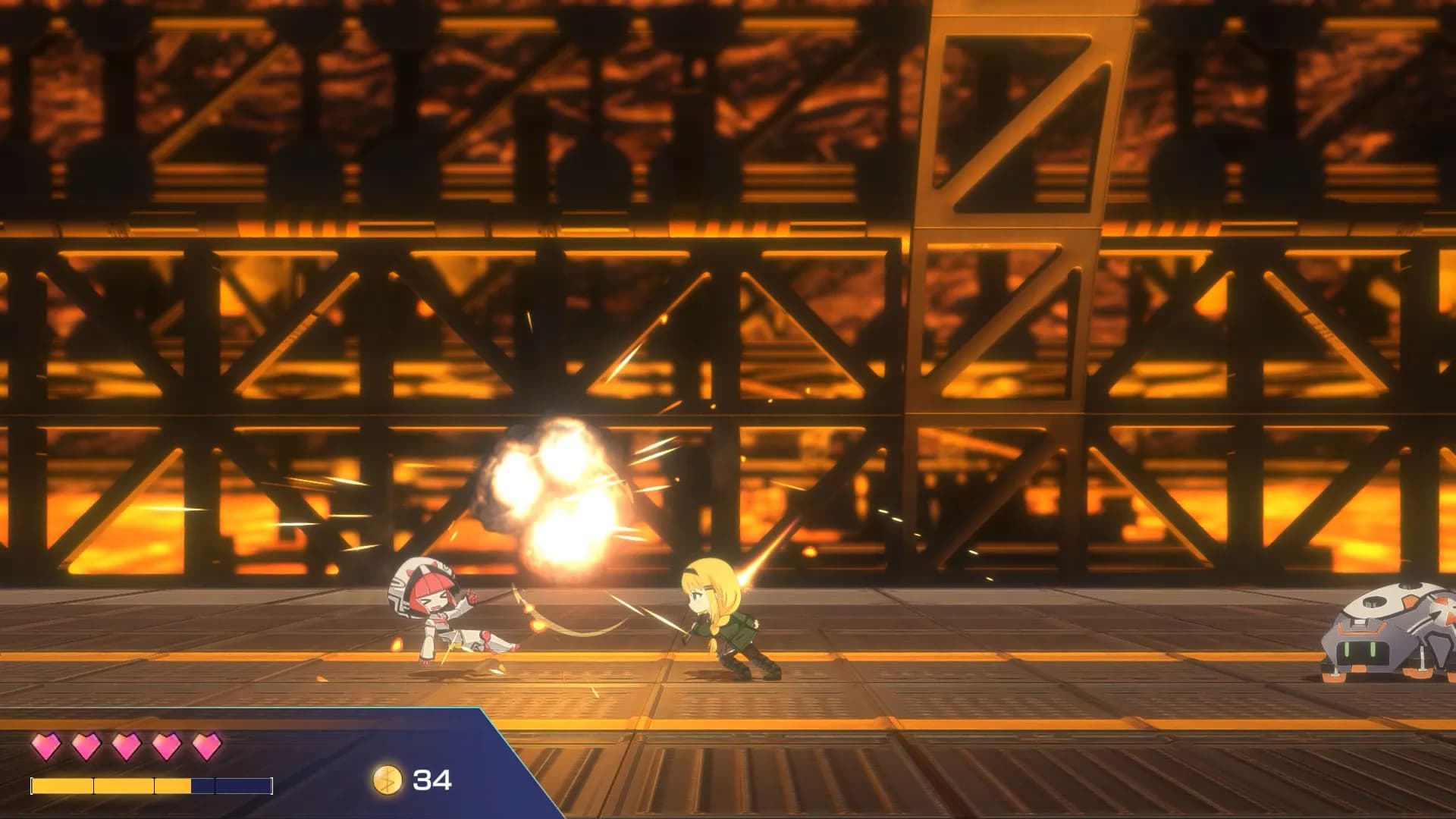The height and width of the screenshot is (819, 1456).
Task: Click the second heart in the health row
Action: click(x=86, y=747)
